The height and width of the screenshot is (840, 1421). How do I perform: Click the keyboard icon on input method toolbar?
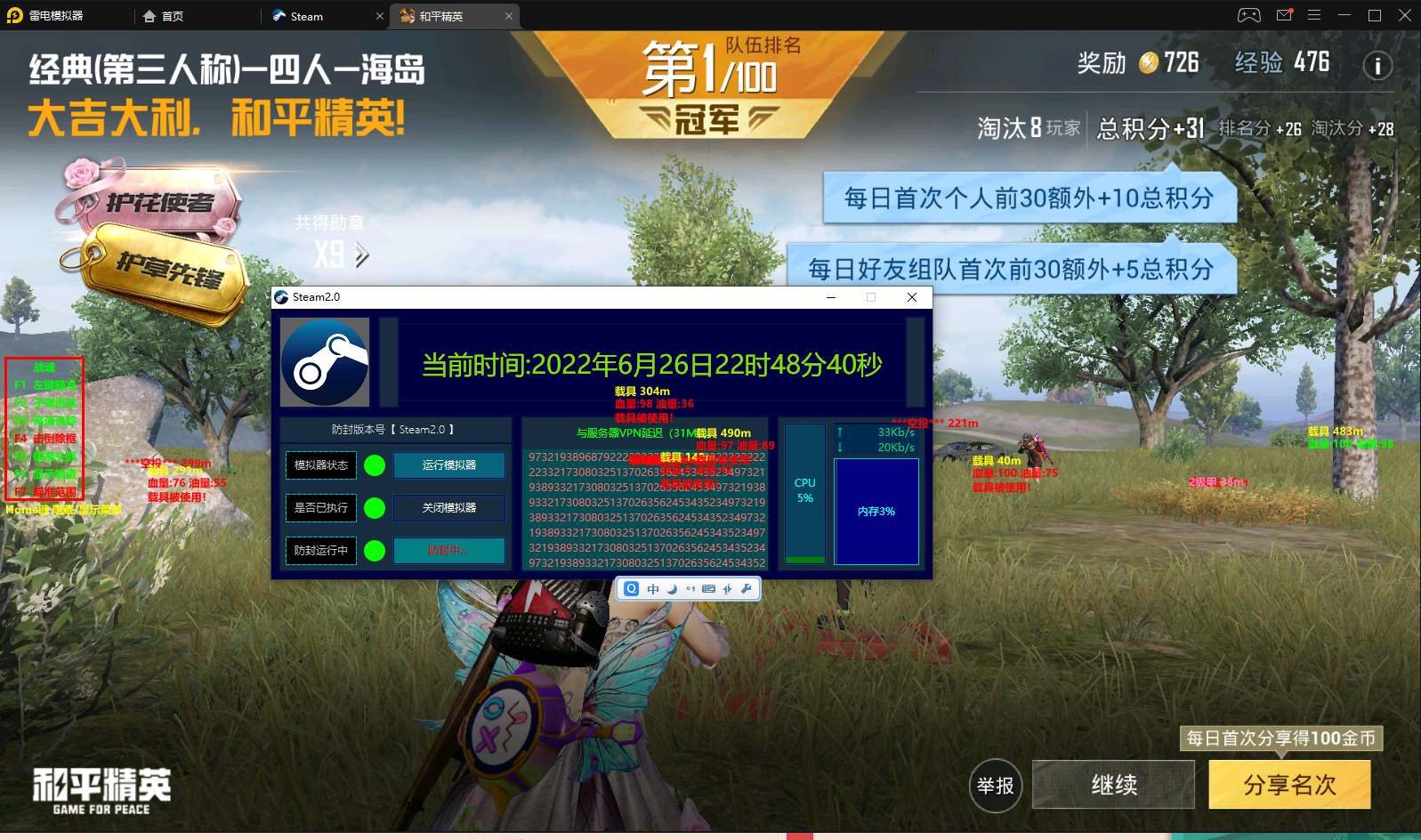pyautogui.click(x=708, y=589)
